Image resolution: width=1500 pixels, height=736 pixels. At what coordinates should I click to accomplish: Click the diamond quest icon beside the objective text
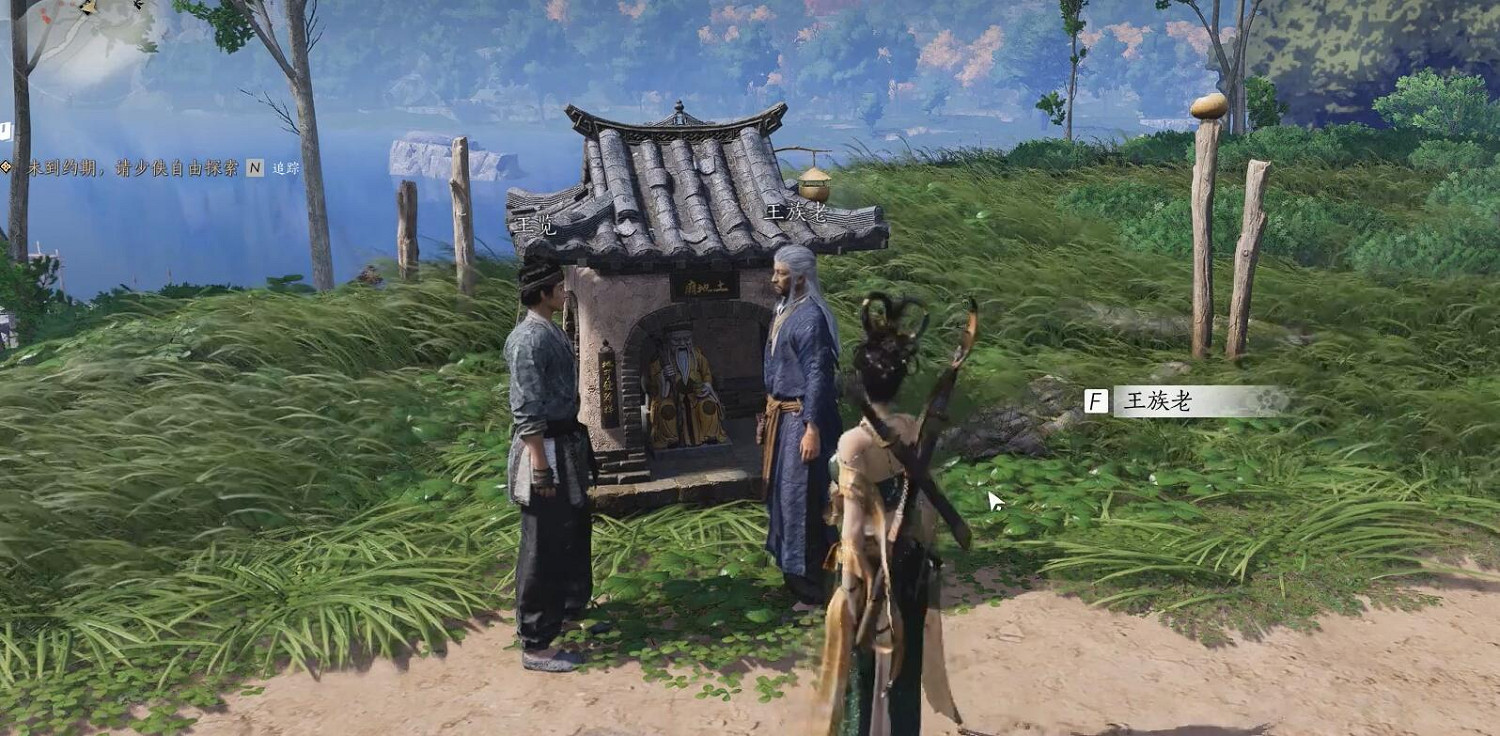point(5,166)
